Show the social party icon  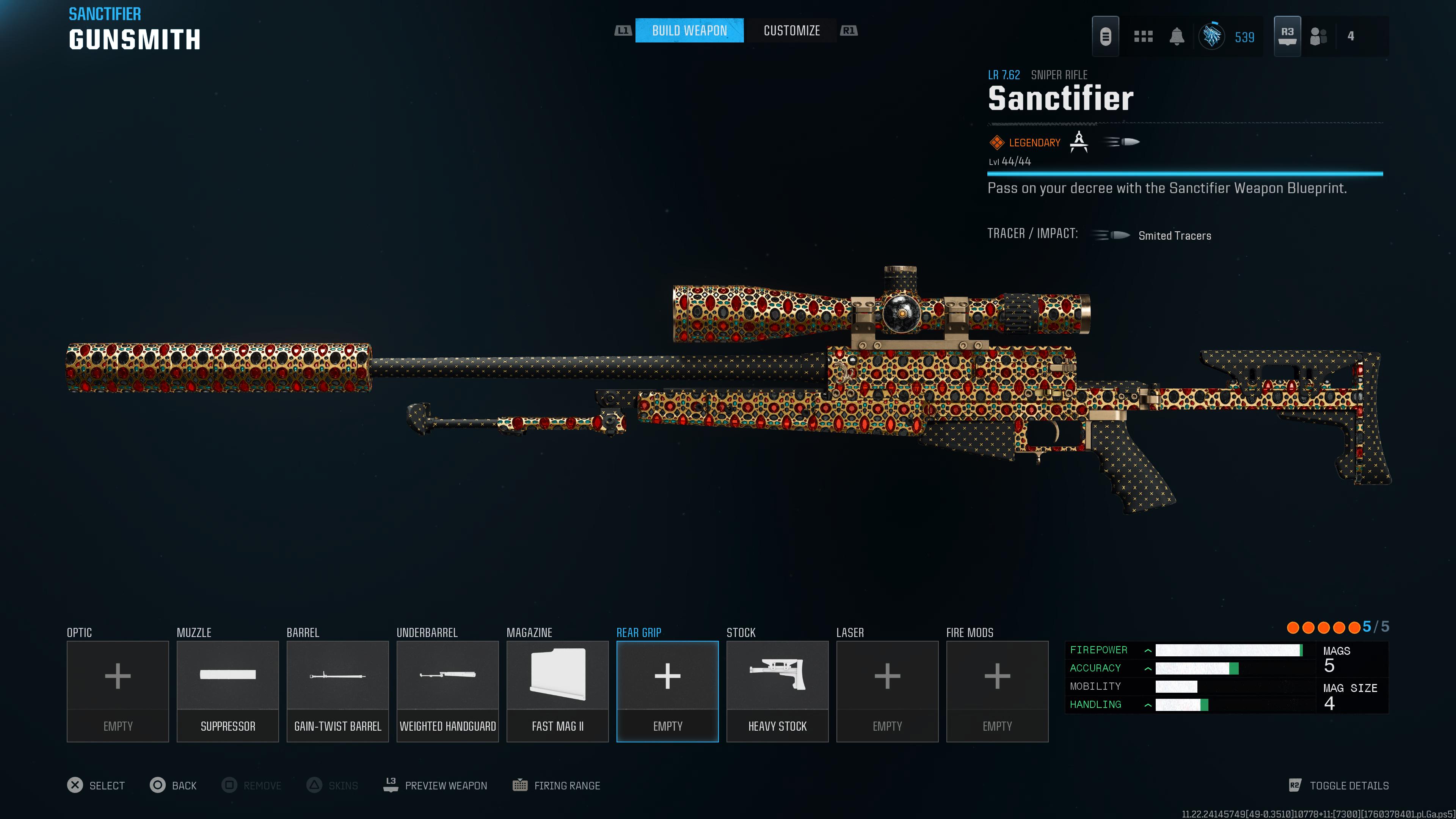(1318, 37)
